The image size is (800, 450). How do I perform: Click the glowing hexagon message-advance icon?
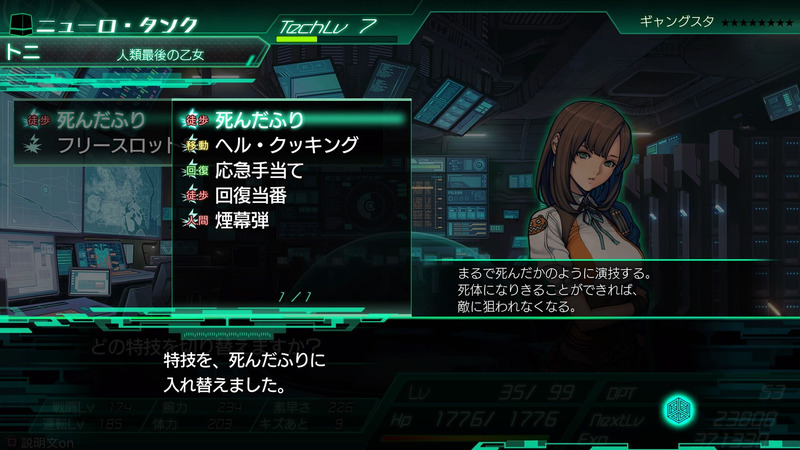click(678, 410)
